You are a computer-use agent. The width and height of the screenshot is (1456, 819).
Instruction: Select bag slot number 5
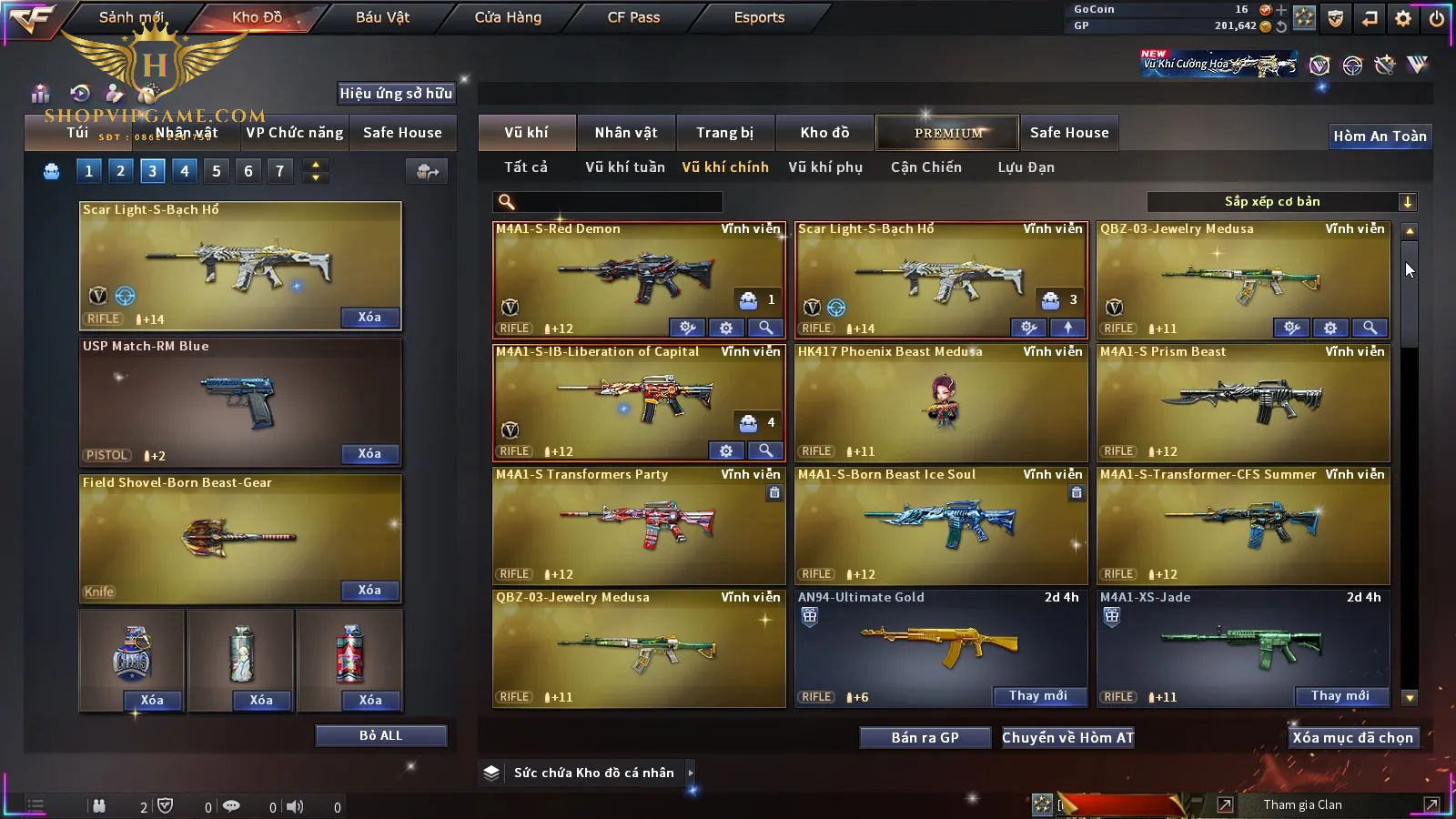coord(217,170)
